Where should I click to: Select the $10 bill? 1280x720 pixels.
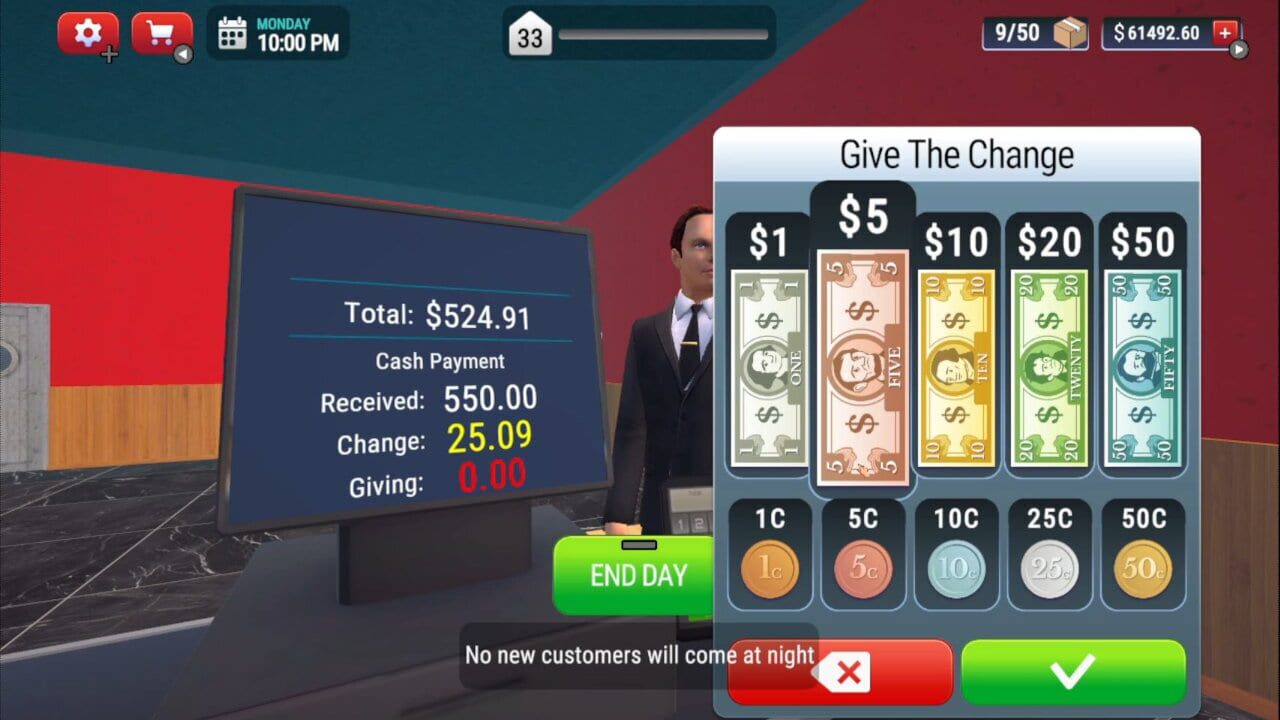click(955, 365)
